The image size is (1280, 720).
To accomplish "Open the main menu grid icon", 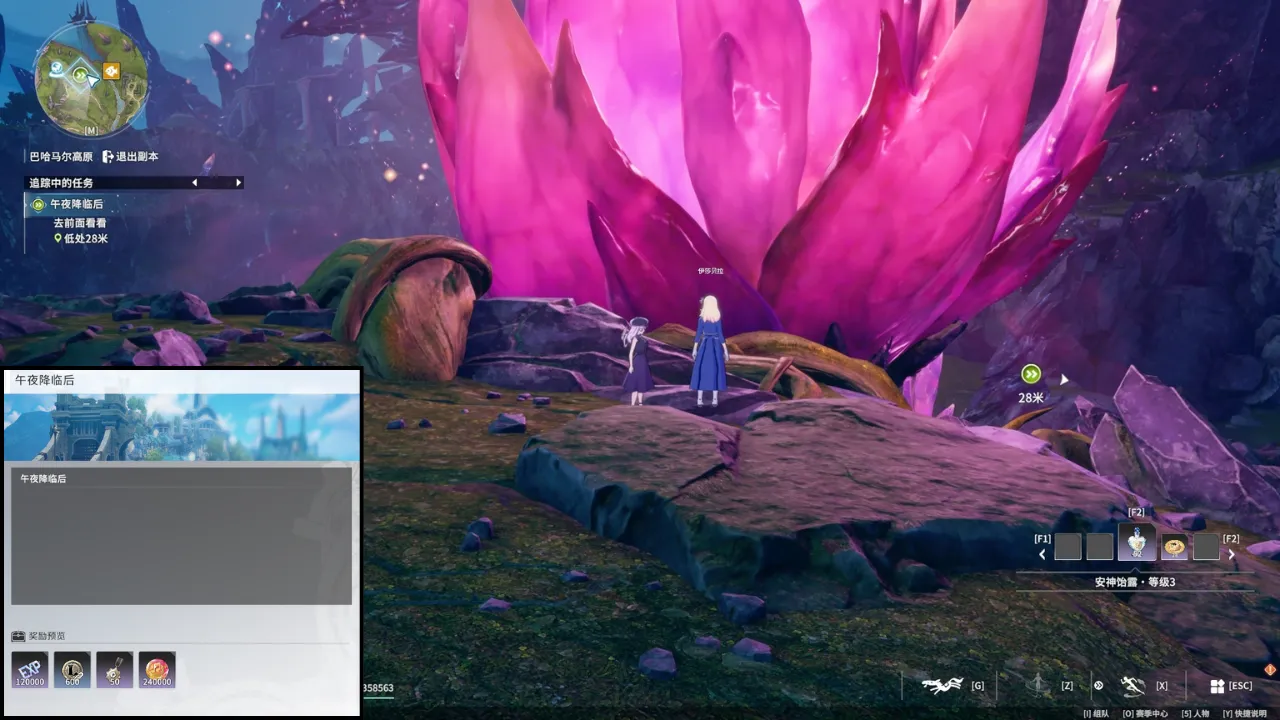I will point(1217,686).
